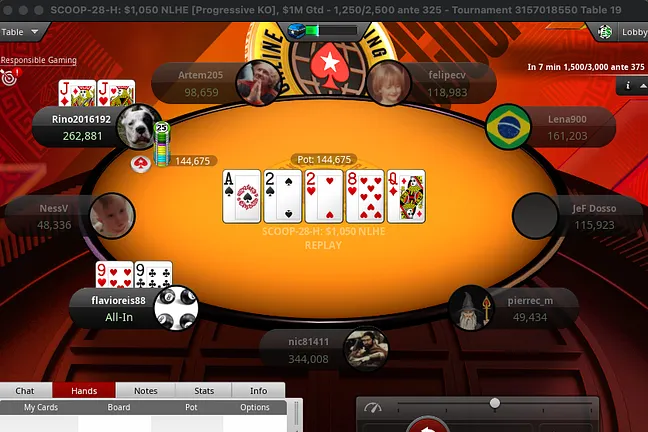The width and height of the screenshot is (648, 432).
Task: Open the Table dropdown menu
Action: point(20,31)
